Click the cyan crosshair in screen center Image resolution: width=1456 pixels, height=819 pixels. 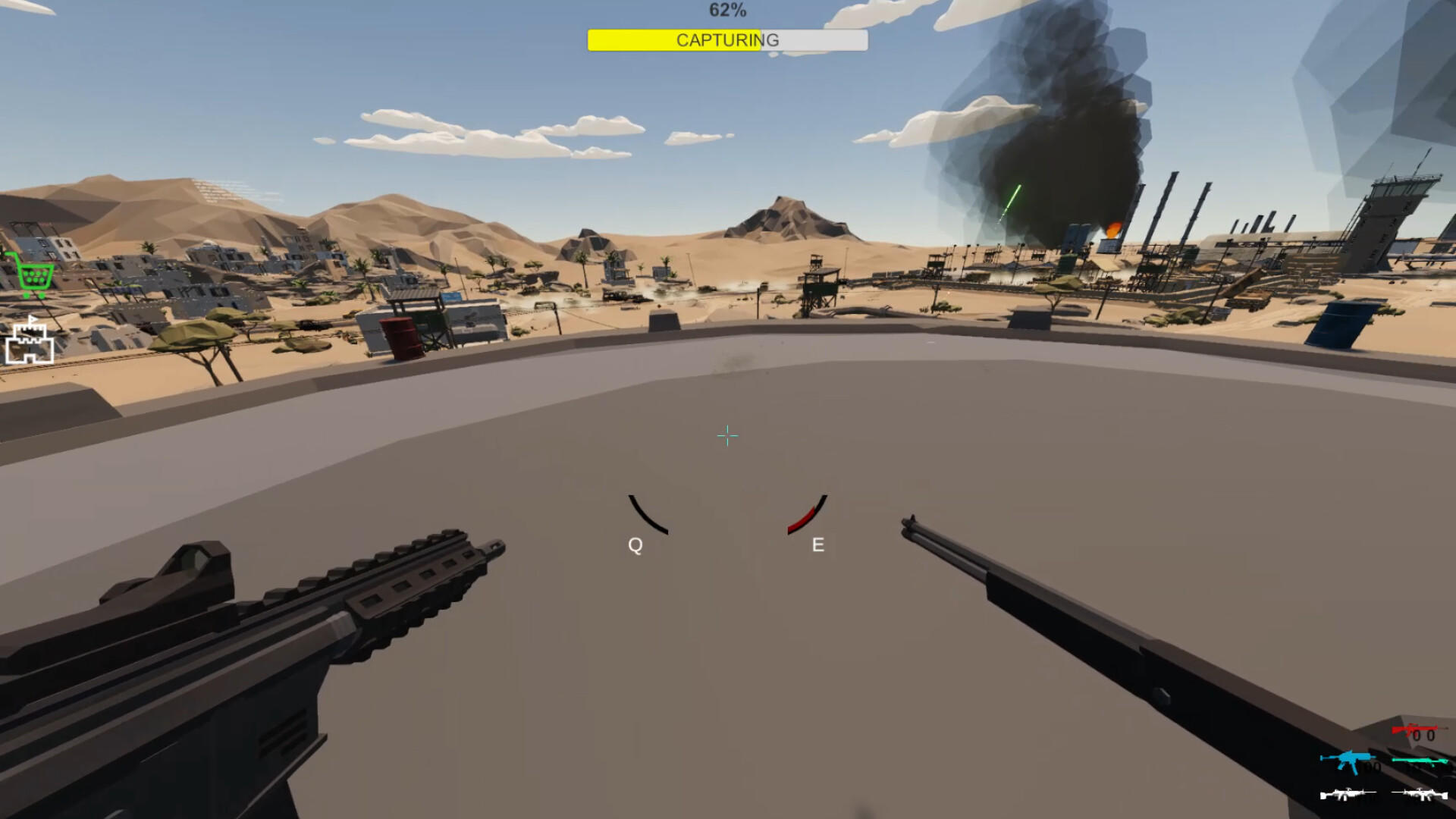pyautogui.click(x=727, y=435)
